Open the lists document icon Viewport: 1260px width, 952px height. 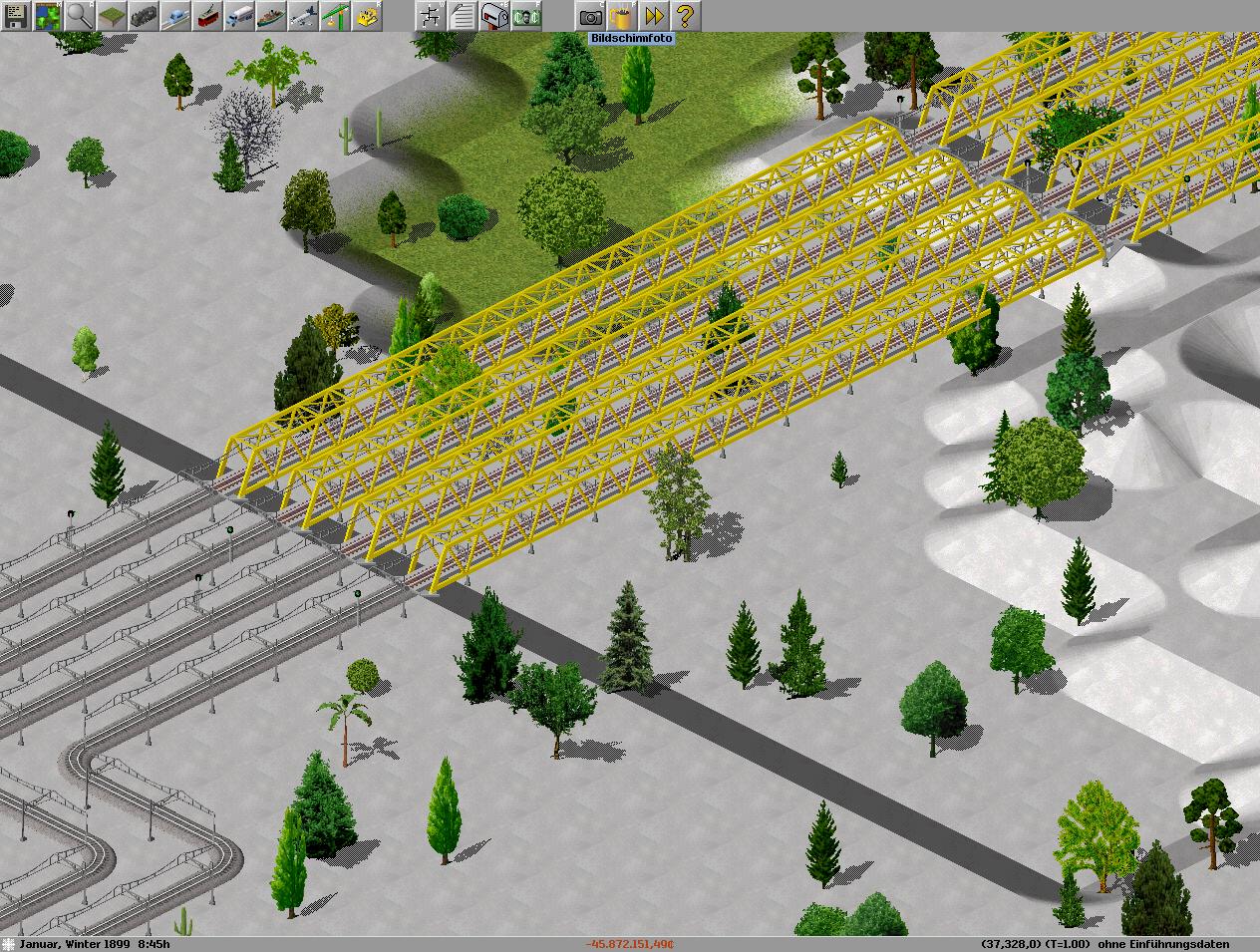(x=463, y=15)
